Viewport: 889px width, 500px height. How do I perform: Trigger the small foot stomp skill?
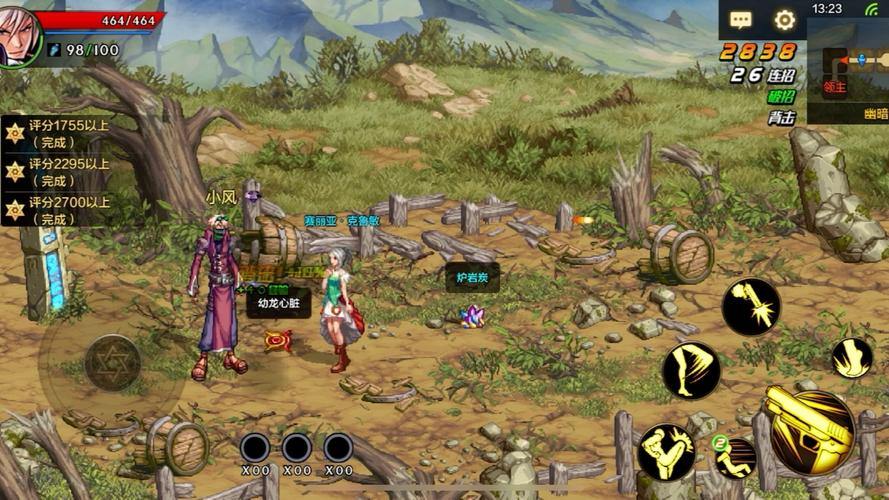point(852,358)
